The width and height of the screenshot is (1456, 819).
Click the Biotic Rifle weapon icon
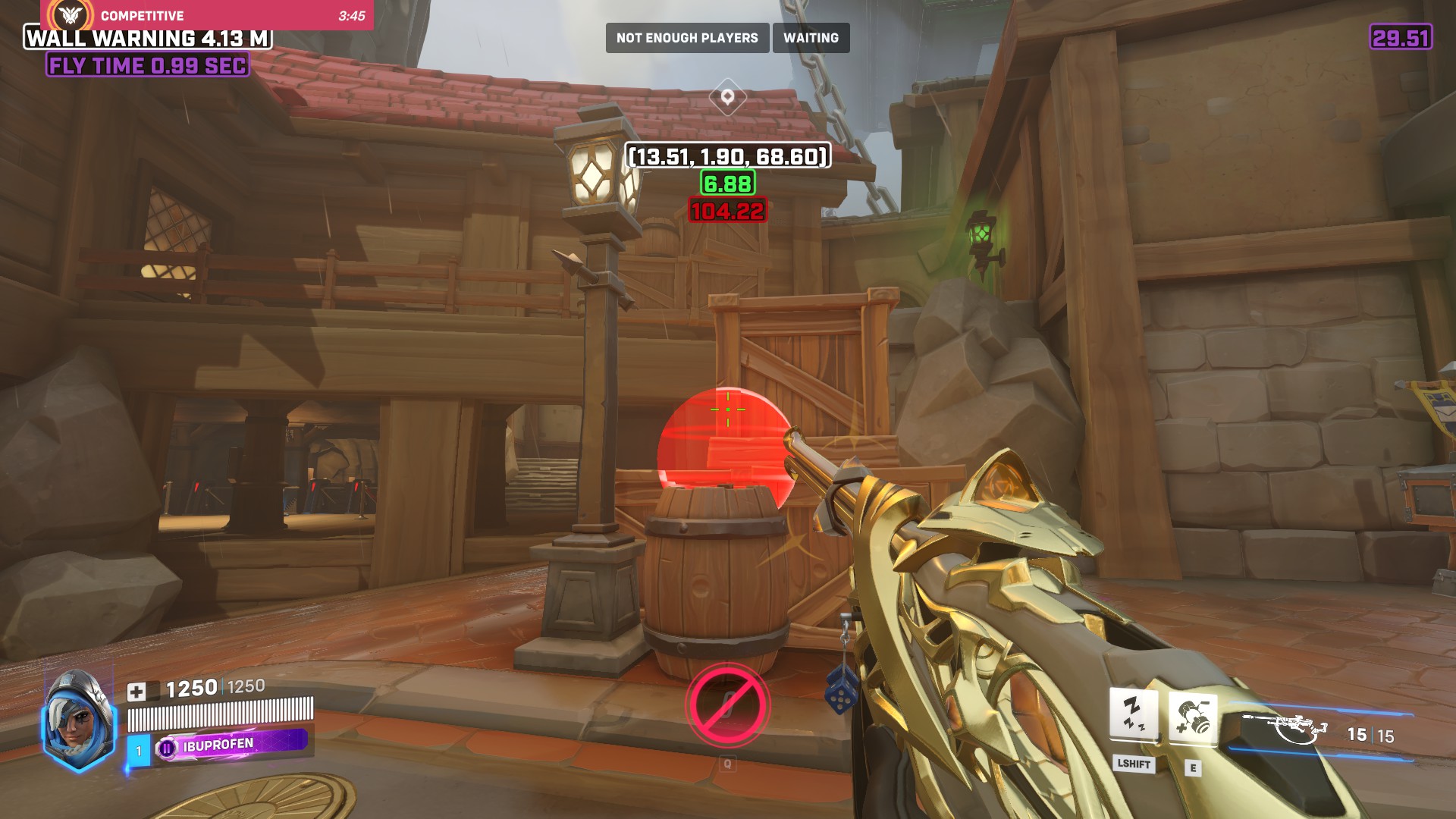1286,729
